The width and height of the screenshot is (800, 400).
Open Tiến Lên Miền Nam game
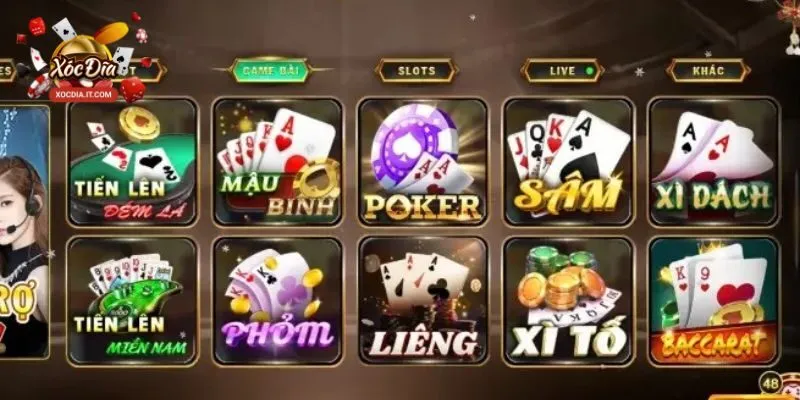coord(133,300)
